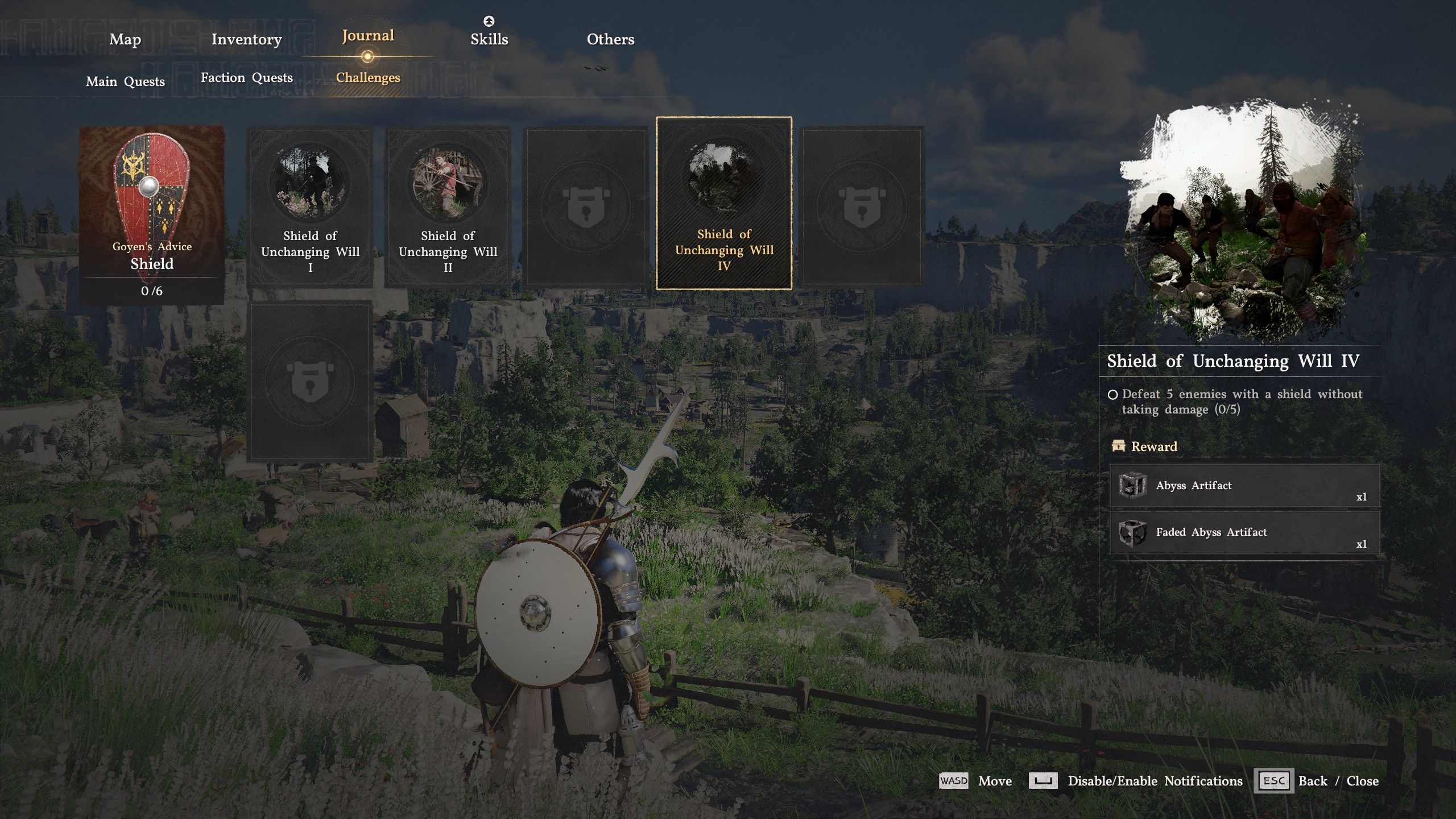Show the Main Quests list
Viewport: 1456px width, 819px height.
125,81
